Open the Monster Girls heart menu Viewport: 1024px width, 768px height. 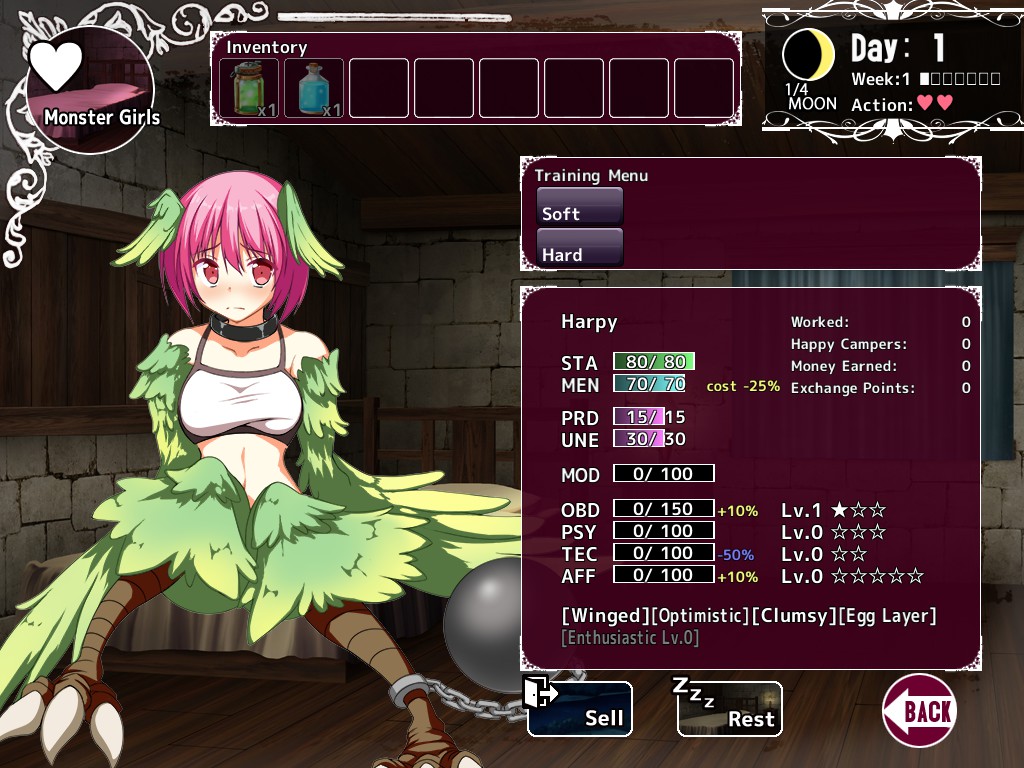coord(90,90)
